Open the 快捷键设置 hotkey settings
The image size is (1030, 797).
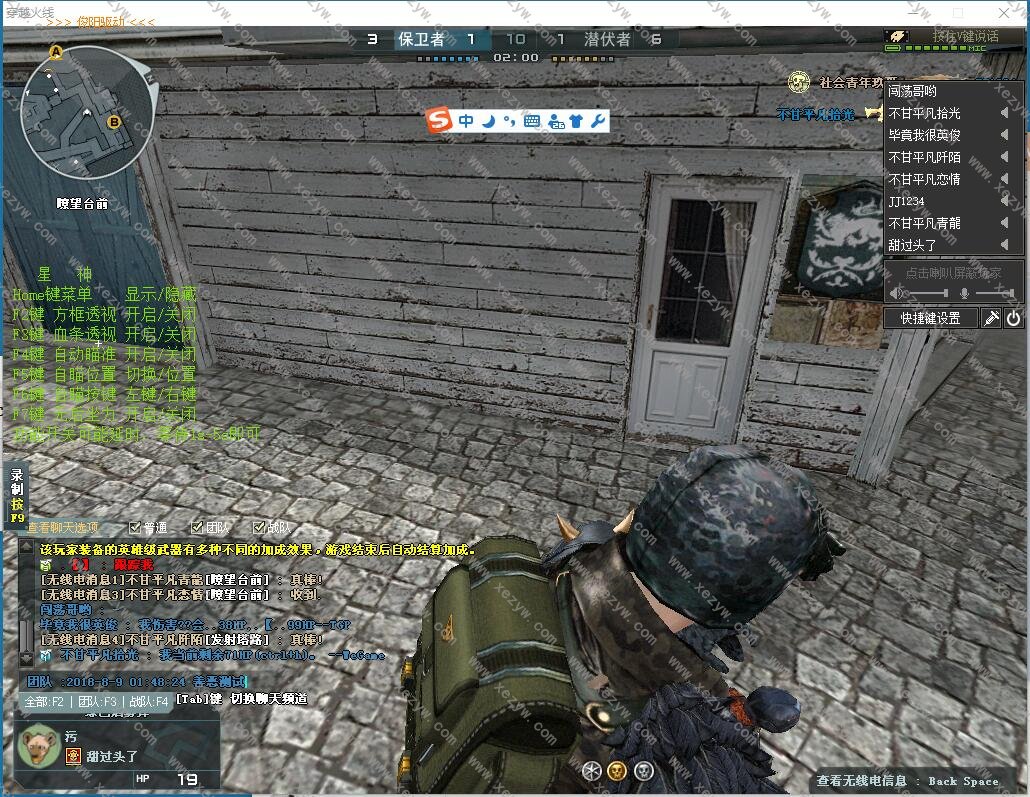coord(930,318)
